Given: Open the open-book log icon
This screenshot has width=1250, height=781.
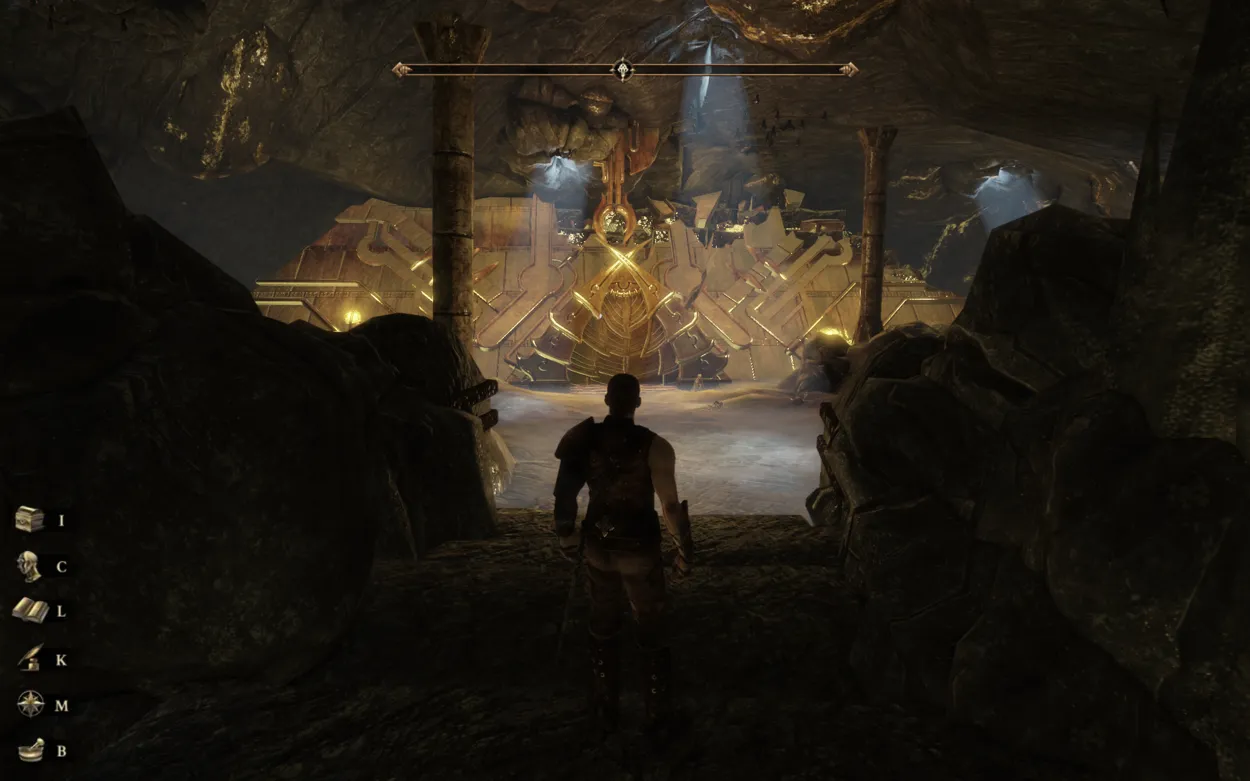Looking at the screenshot, I should tap(30, 611).
